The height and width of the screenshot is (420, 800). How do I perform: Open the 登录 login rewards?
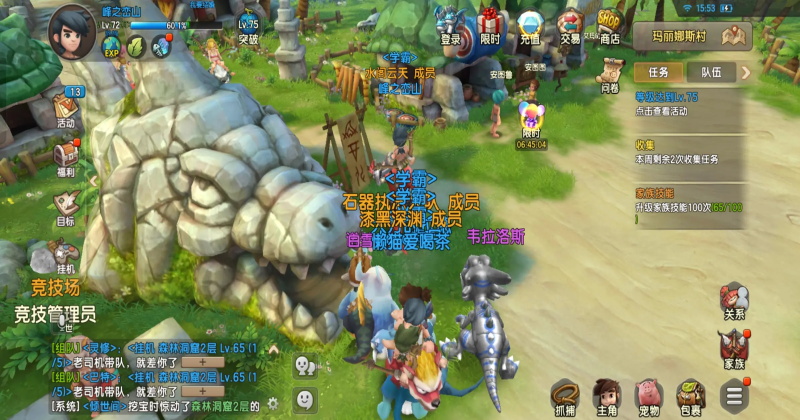(x=451, y=25)
